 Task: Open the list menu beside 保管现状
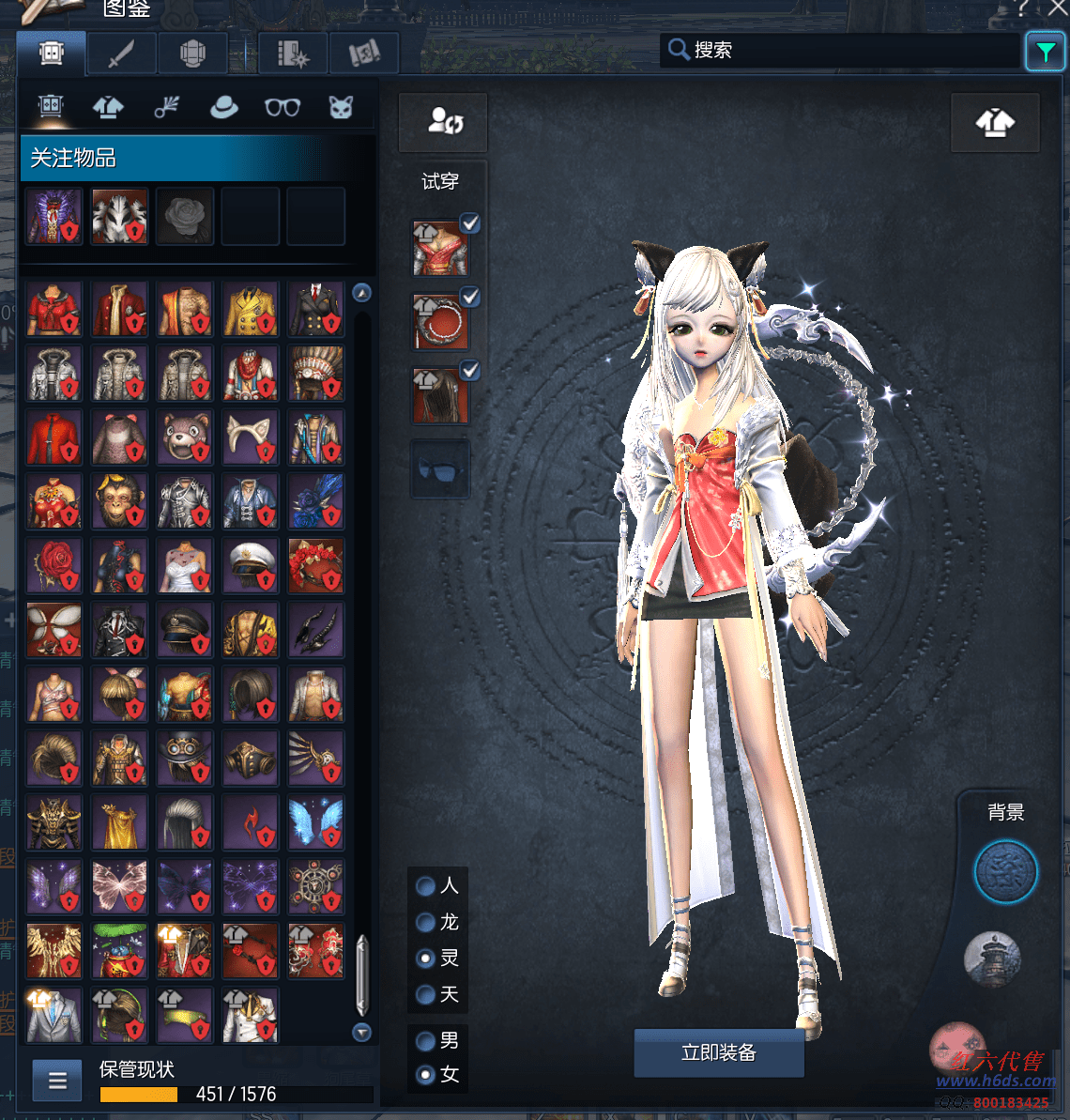[x=57, y=1081]
